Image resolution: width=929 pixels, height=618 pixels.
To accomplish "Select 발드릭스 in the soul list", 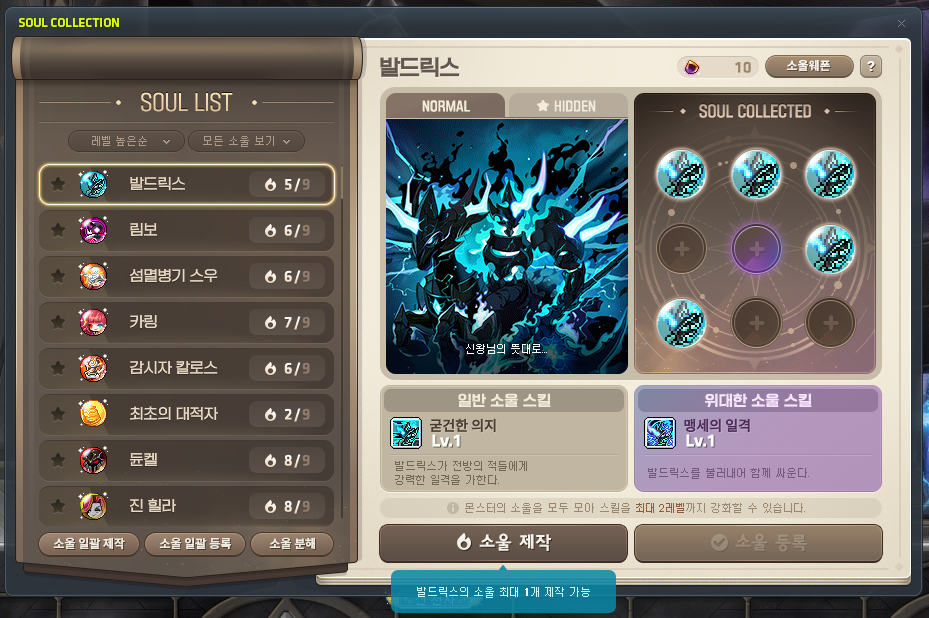I will pos(187,184).
